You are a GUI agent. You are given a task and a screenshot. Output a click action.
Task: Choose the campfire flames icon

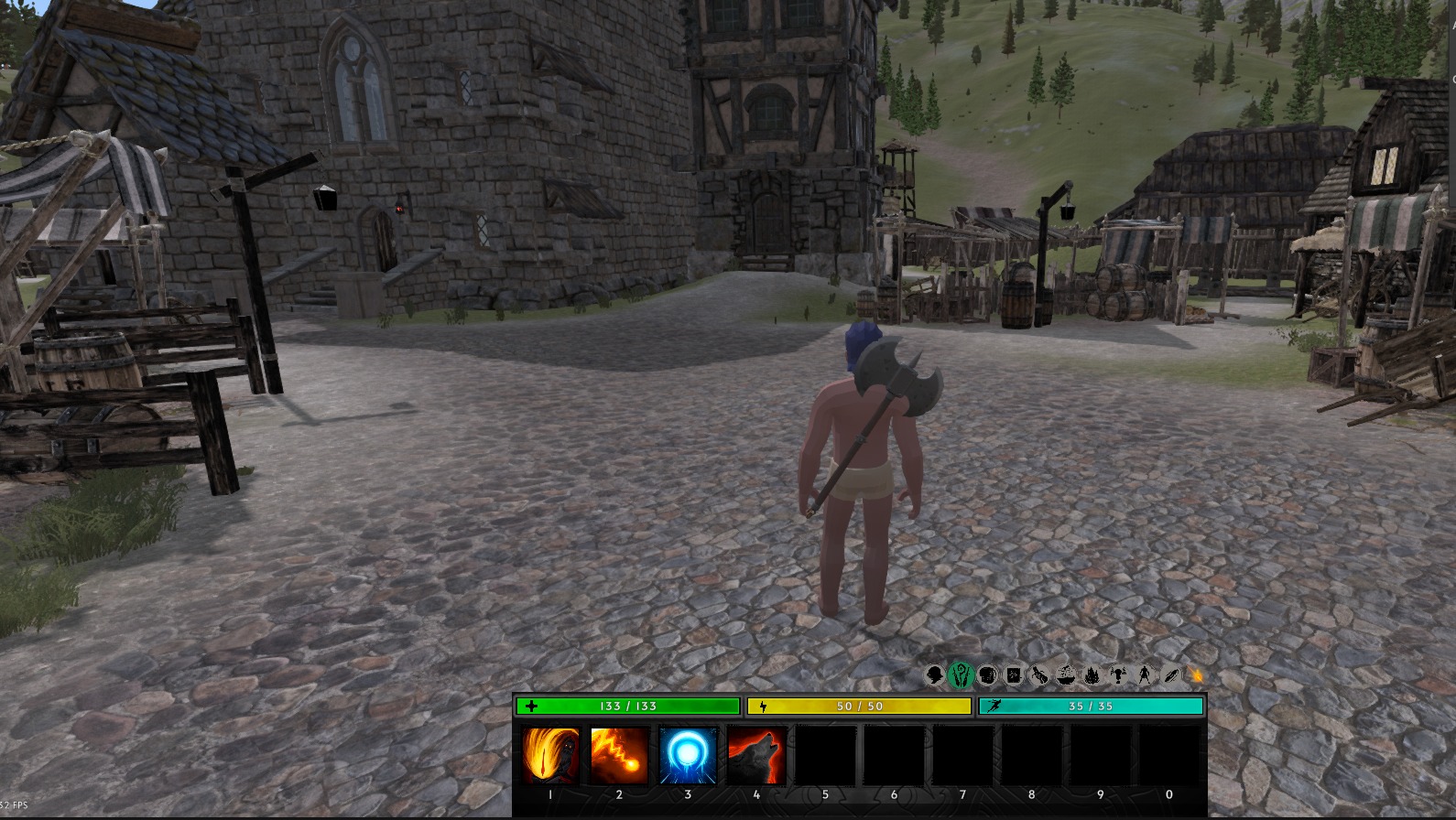click(1092, 675)
